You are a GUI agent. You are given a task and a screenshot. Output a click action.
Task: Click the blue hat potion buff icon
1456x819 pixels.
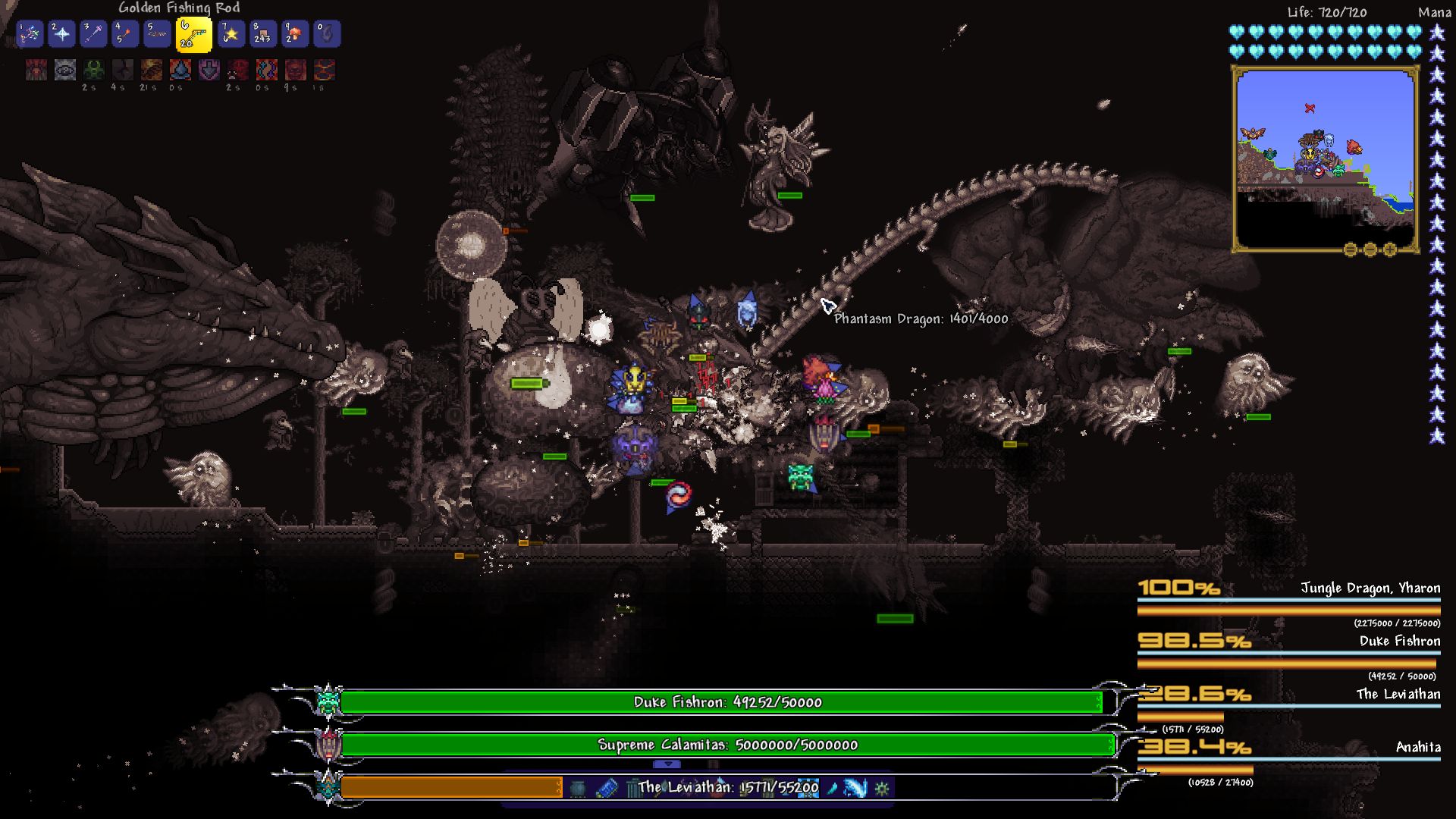pyautogui.click(x=180, y=71)
